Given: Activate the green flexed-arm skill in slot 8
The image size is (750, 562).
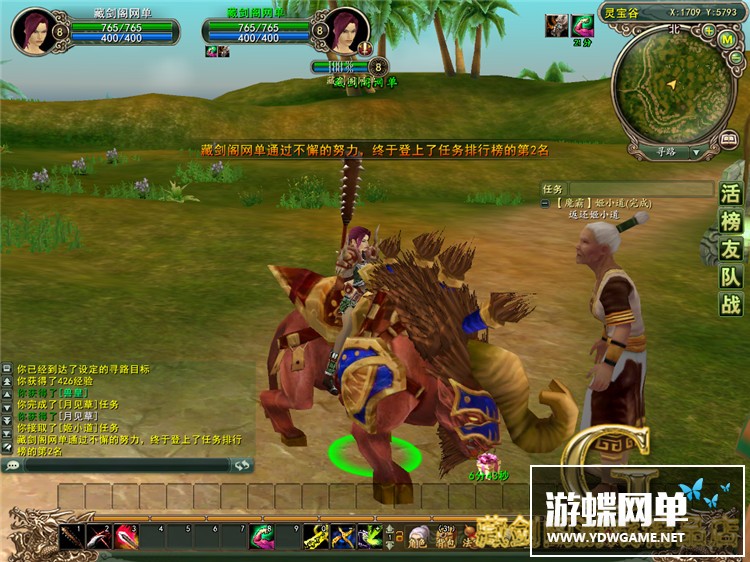Looking at the screenshot, I should click(x=262, y=537).
